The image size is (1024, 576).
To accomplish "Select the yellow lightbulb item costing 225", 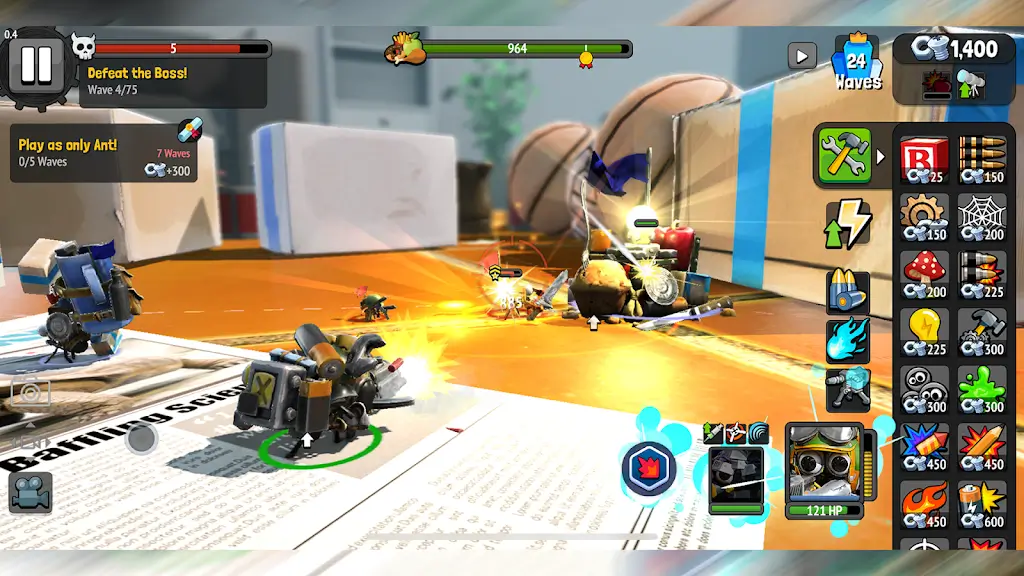I will tap(923, 331).
